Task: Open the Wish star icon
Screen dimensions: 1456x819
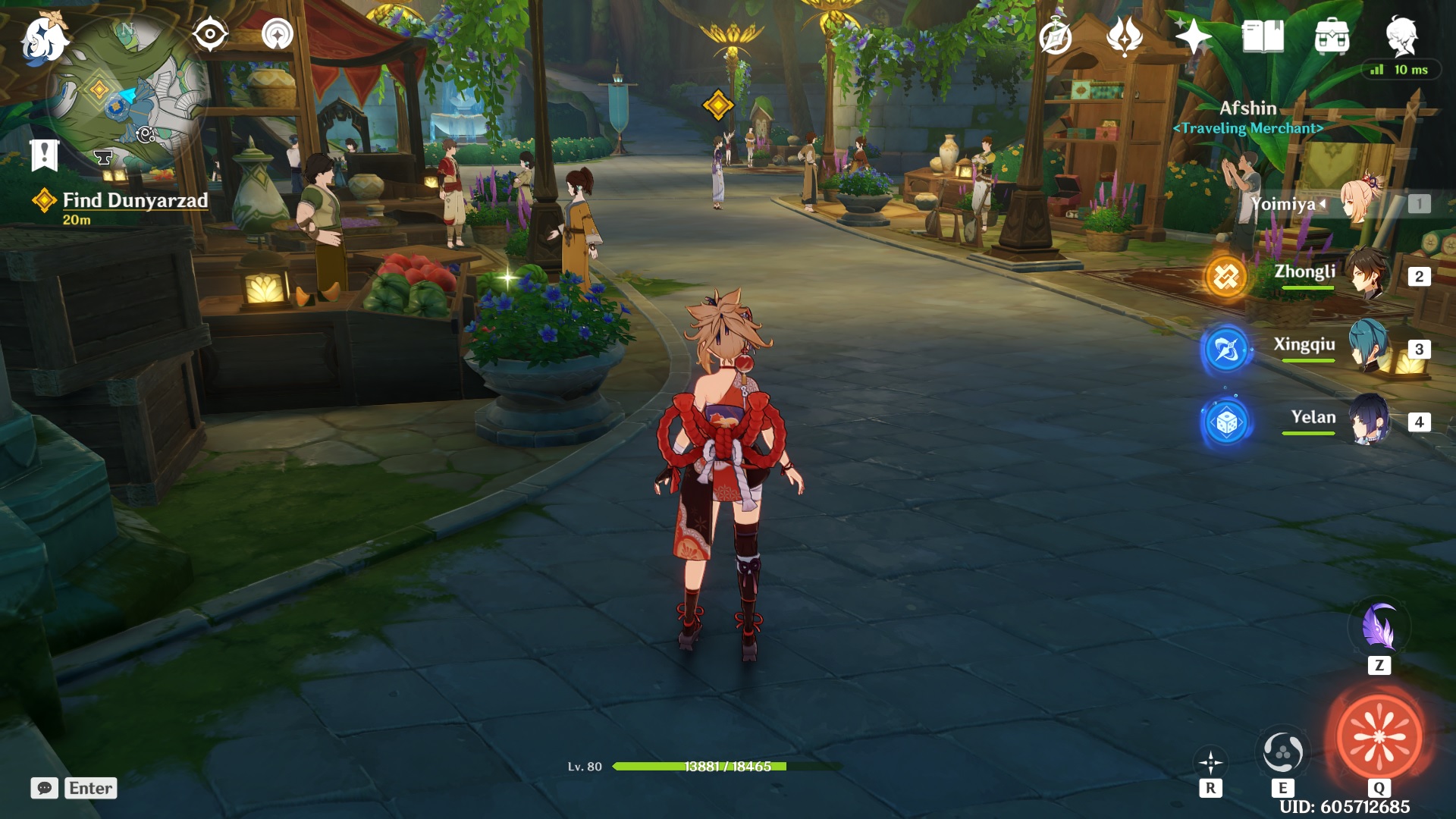Action: (x=1193, y=36)
